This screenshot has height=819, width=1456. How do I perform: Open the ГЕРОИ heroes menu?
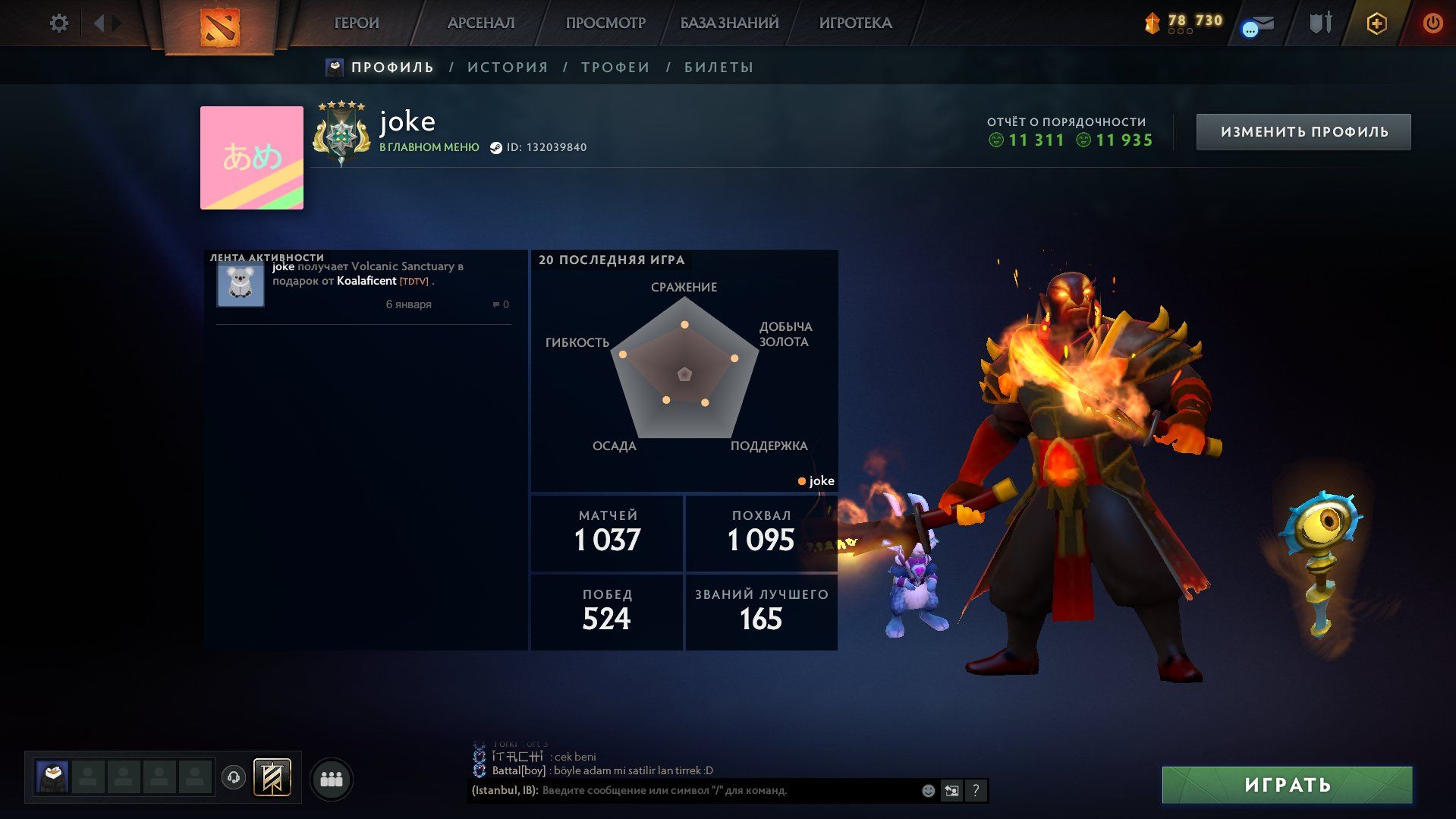click(x=357, y=23)
